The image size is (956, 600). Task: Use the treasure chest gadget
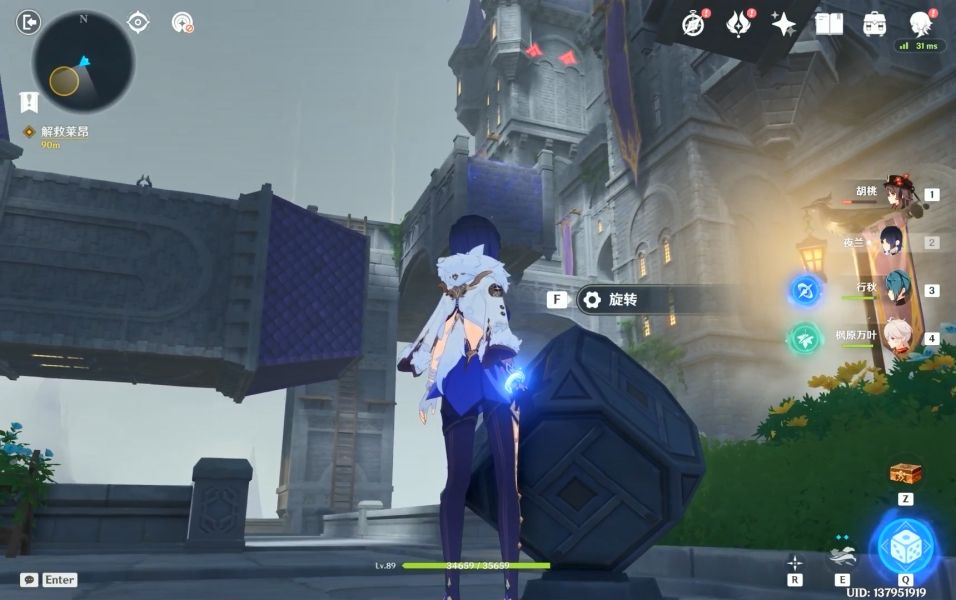click(x=905, y=473)
